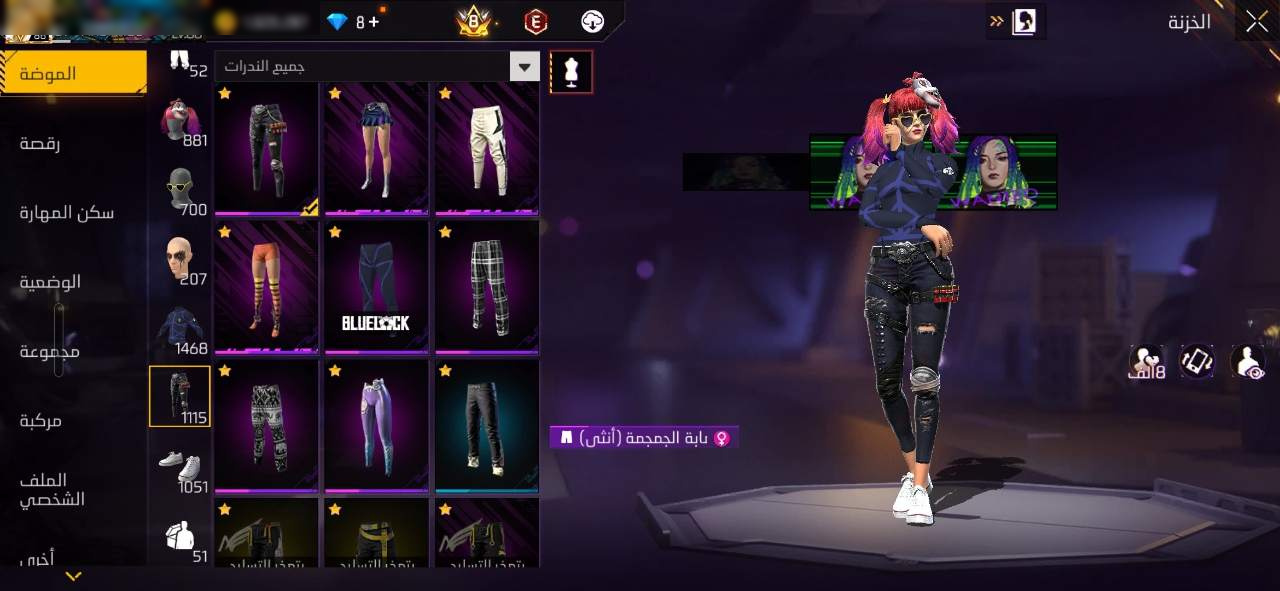Choose the white sneakers shoes category
Viewport: 1280px width, 591px height.
(180, 467)
